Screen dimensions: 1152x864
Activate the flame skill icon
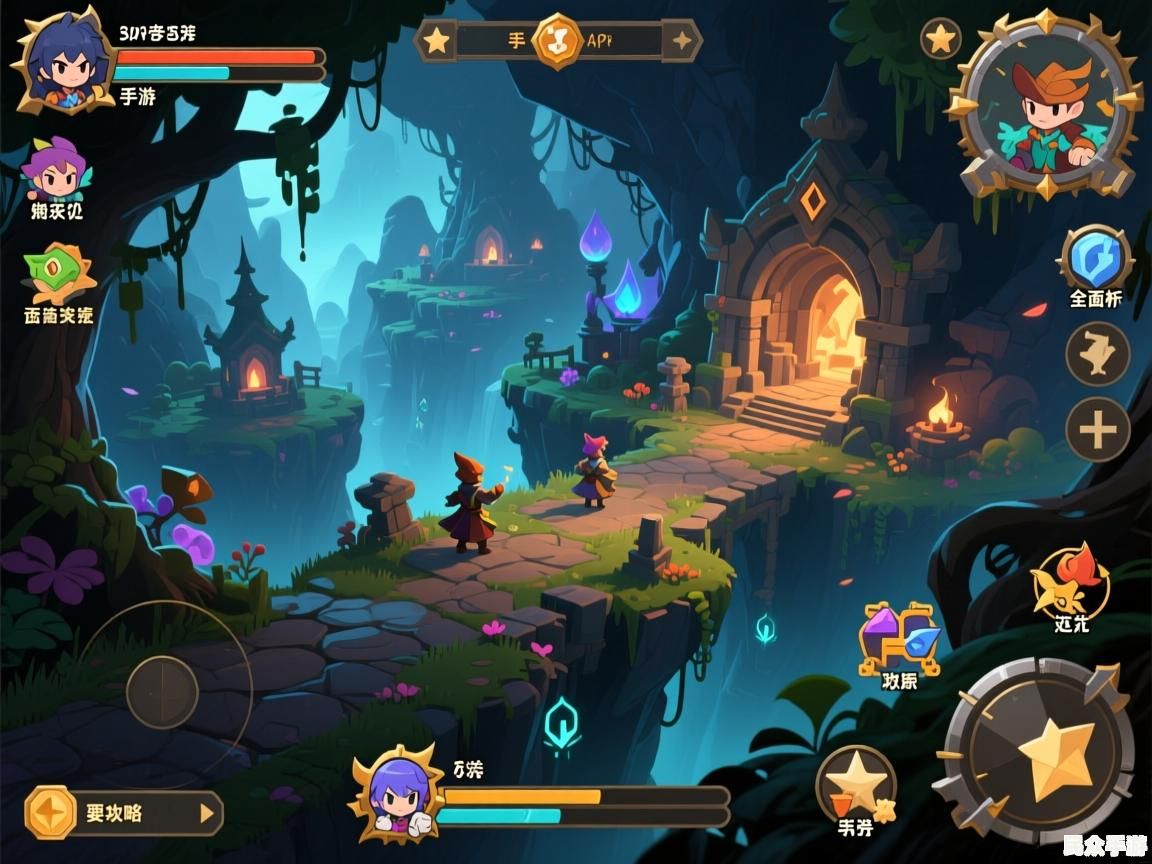[1070, 583]
